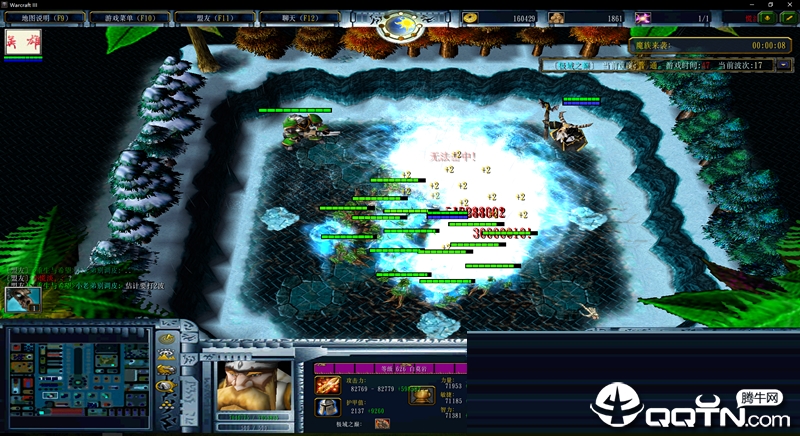Open the 地图说明 (F9) map info menu
The height and width of the screenshot is (436, 800).
tap(42, 18)
